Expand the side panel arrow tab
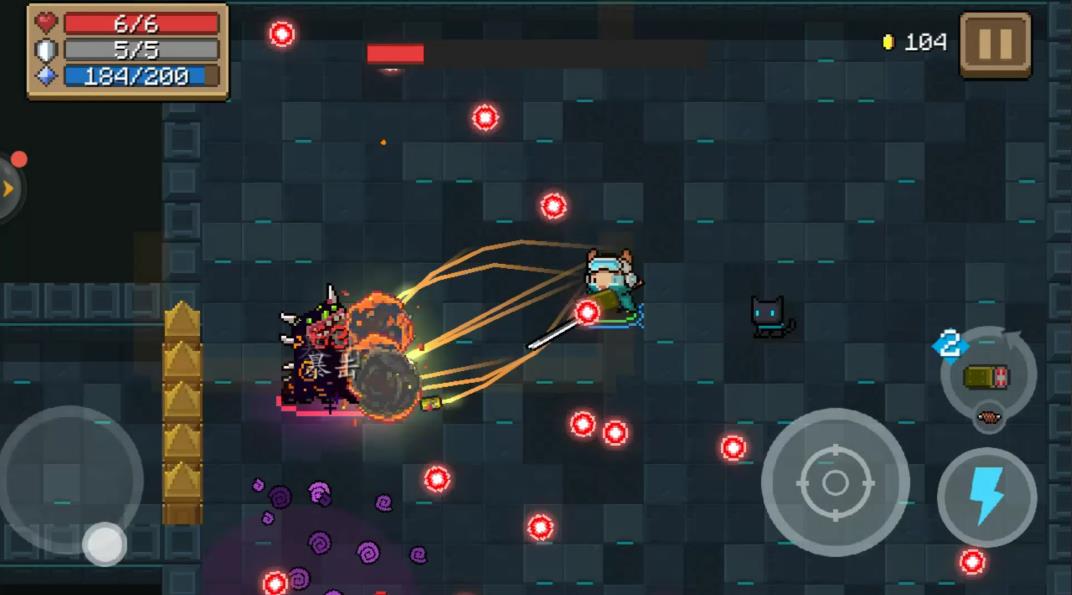The height and width of the screenshot is (595, 1072). (9, 187)
